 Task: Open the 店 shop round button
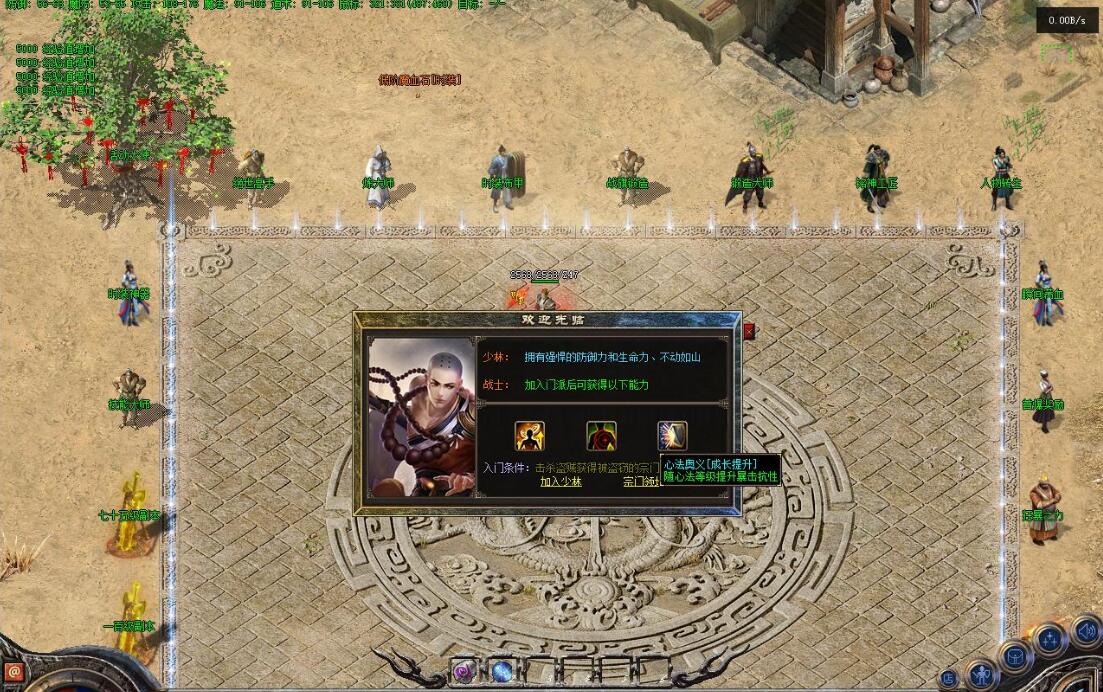point(947,679)
